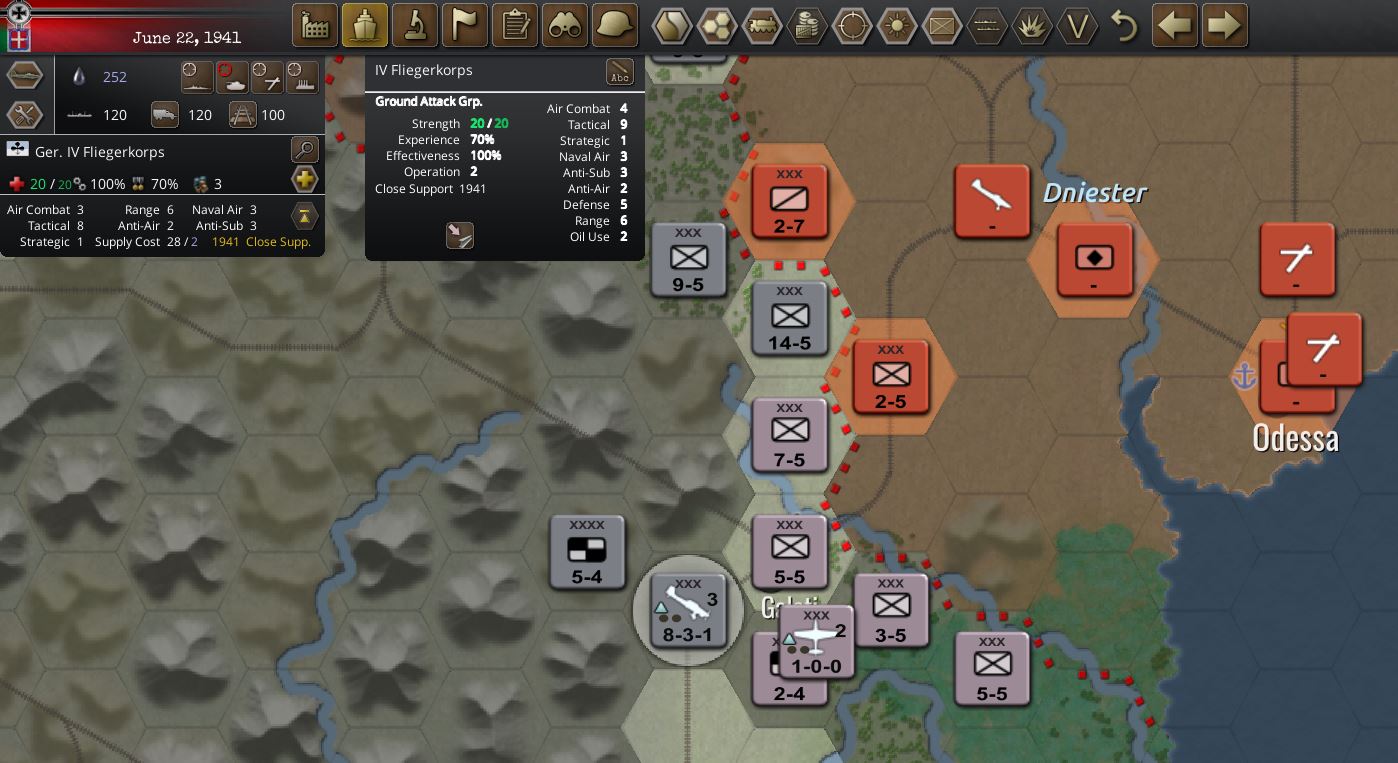
Task: Toggle the stacked coins overlay hexagon
Action: point(807,26)
